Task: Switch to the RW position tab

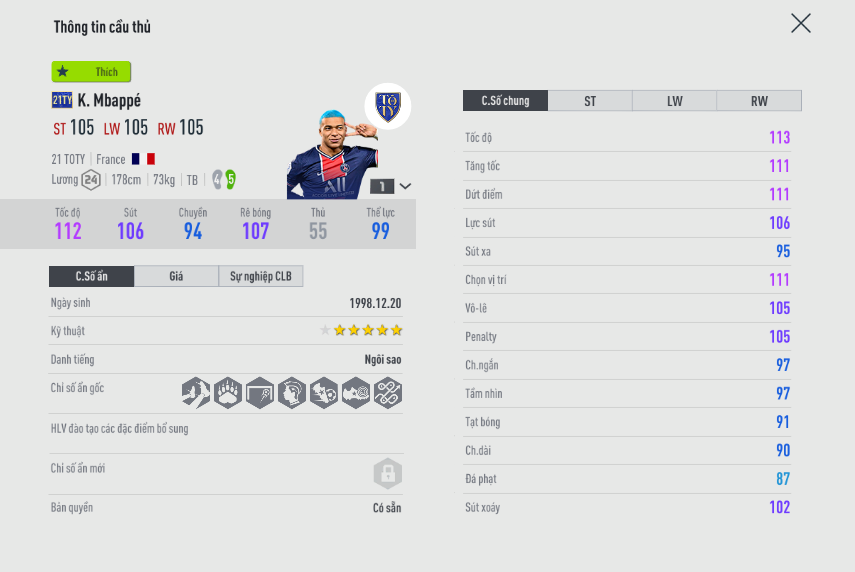Action: 759,101
